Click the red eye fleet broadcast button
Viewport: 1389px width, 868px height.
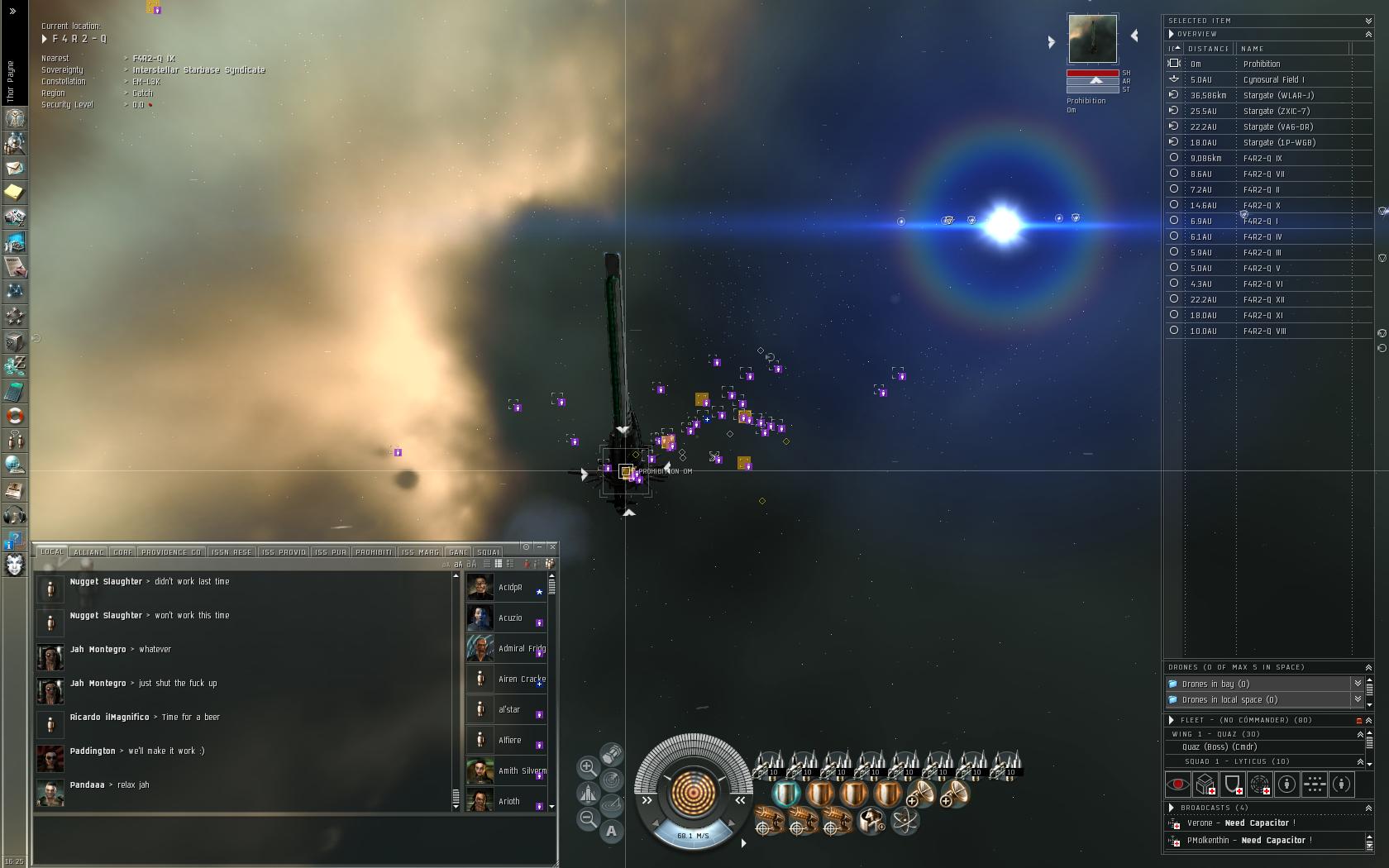click(1178, 784)
